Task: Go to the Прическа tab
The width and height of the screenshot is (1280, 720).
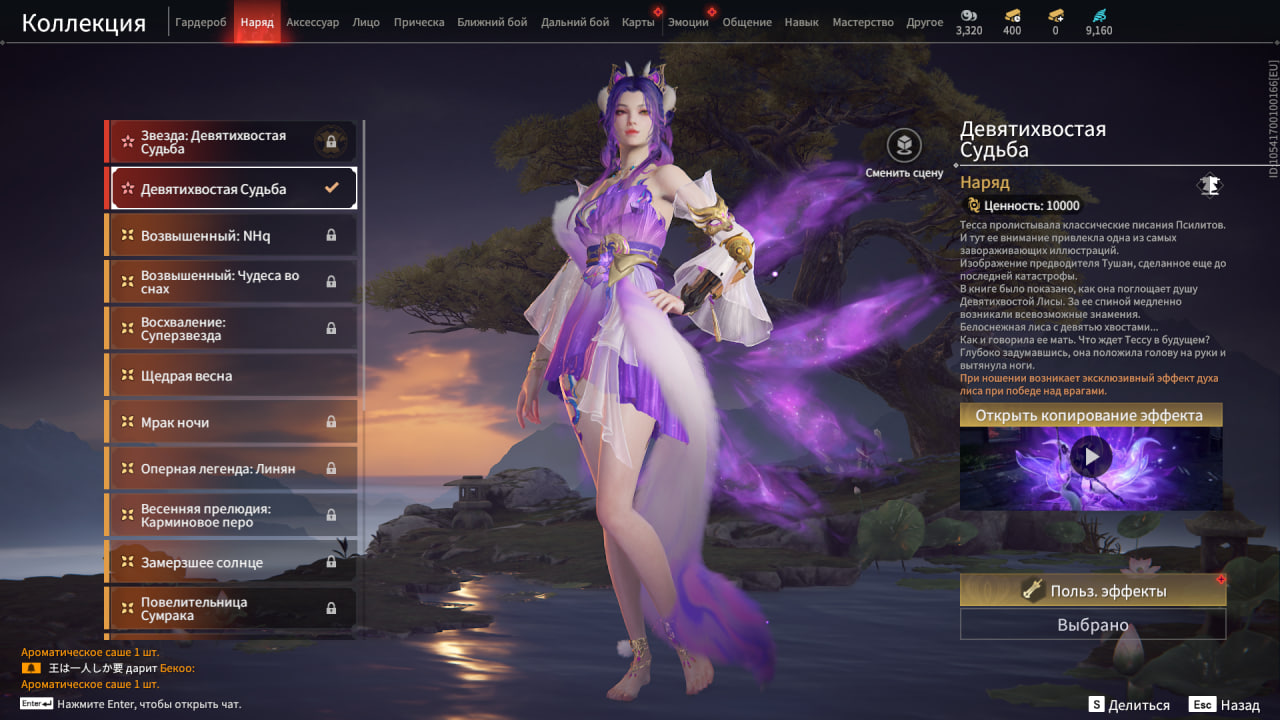Action: coord(419,22)
